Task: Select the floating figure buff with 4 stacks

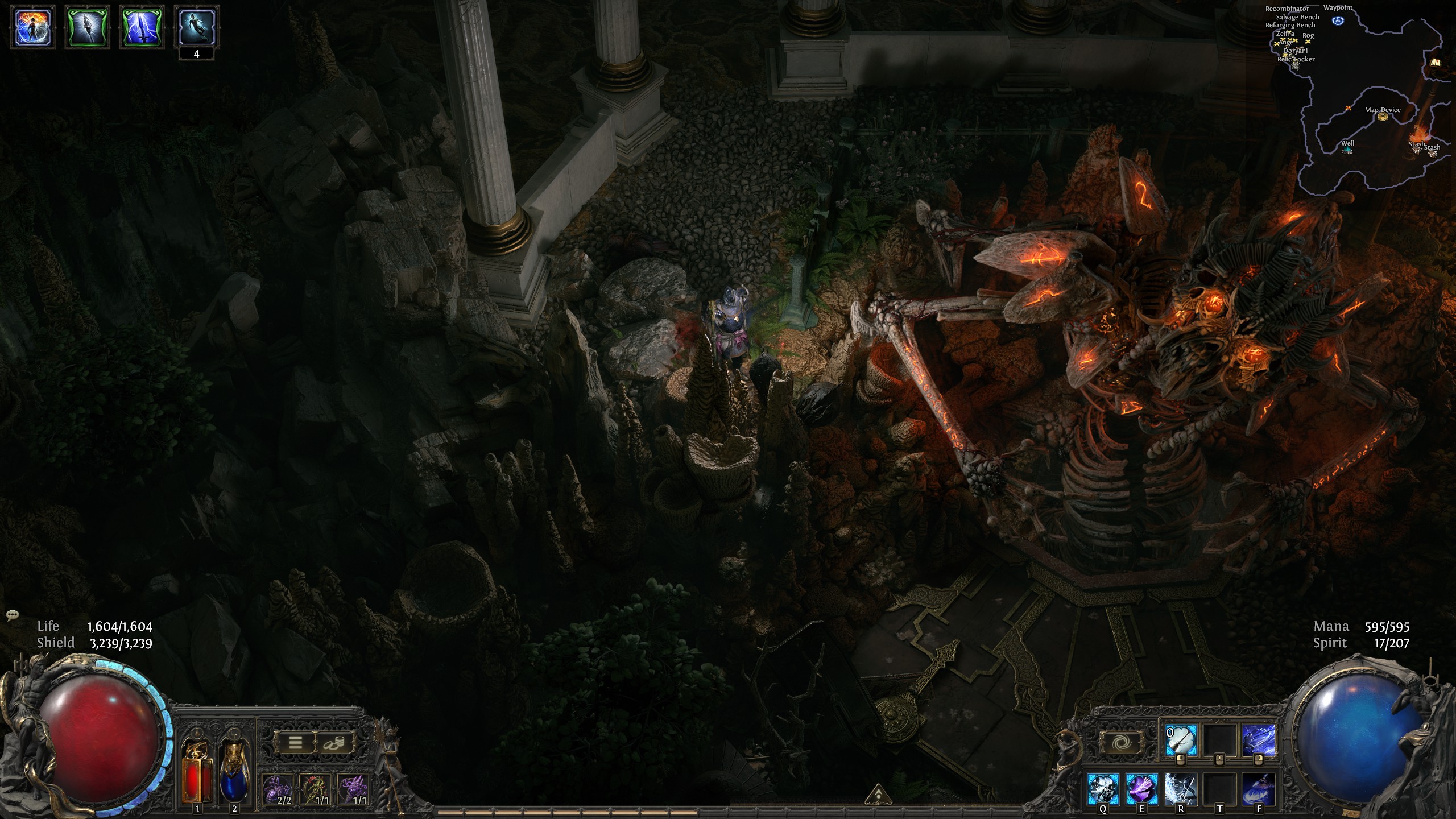Action: (x=196, y=27)
